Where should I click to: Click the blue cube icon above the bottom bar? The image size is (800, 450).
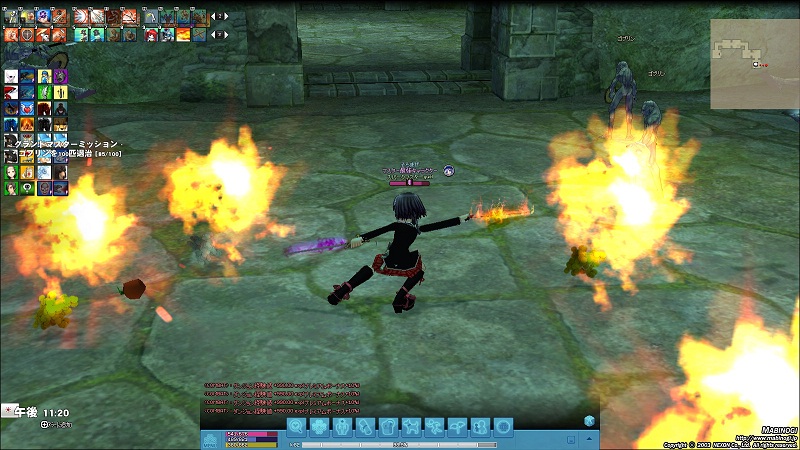pyautogui.click(x=590, y=421)
